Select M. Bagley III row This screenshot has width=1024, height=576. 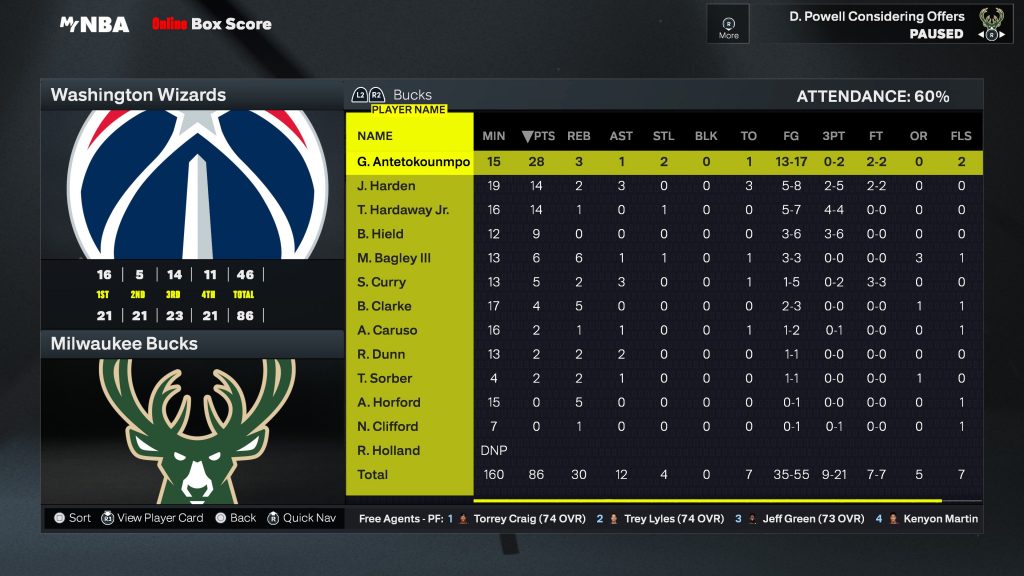pyautogui.click(x=394, y=258)
